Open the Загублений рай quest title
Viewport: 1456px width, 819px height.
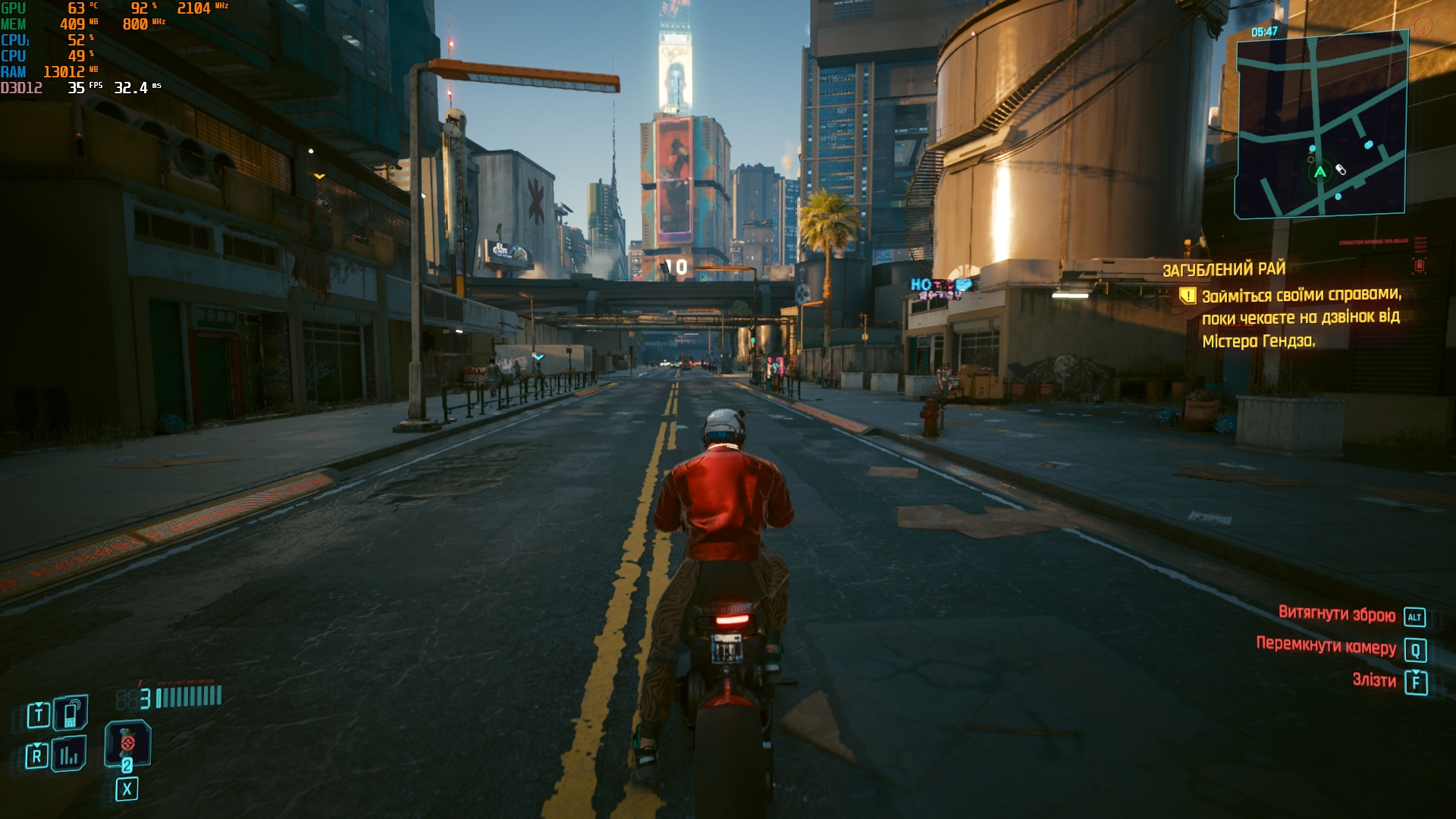point(1224,269)
